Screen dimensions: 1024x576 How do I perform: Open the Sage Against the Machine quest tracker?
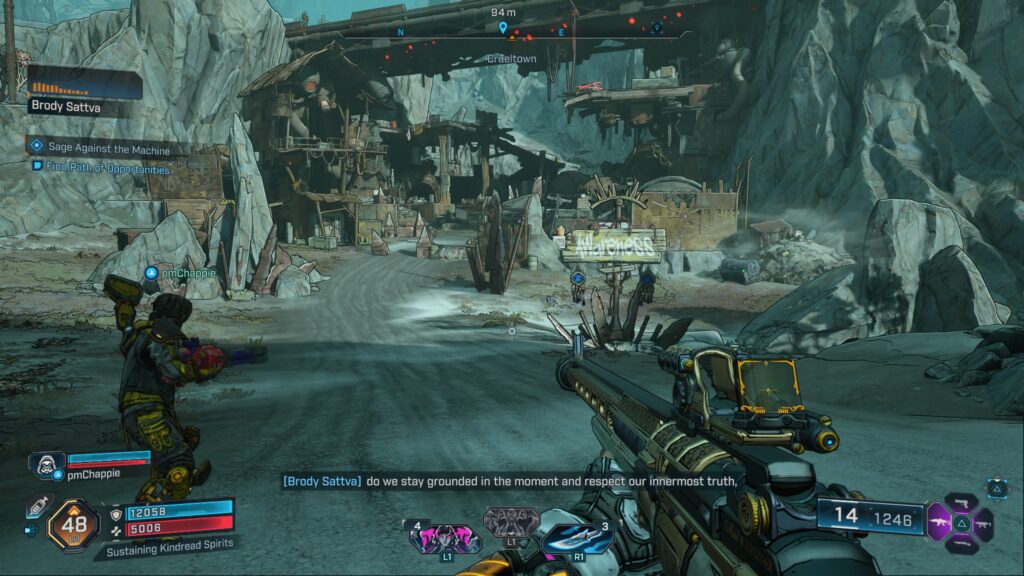(108, 148)
